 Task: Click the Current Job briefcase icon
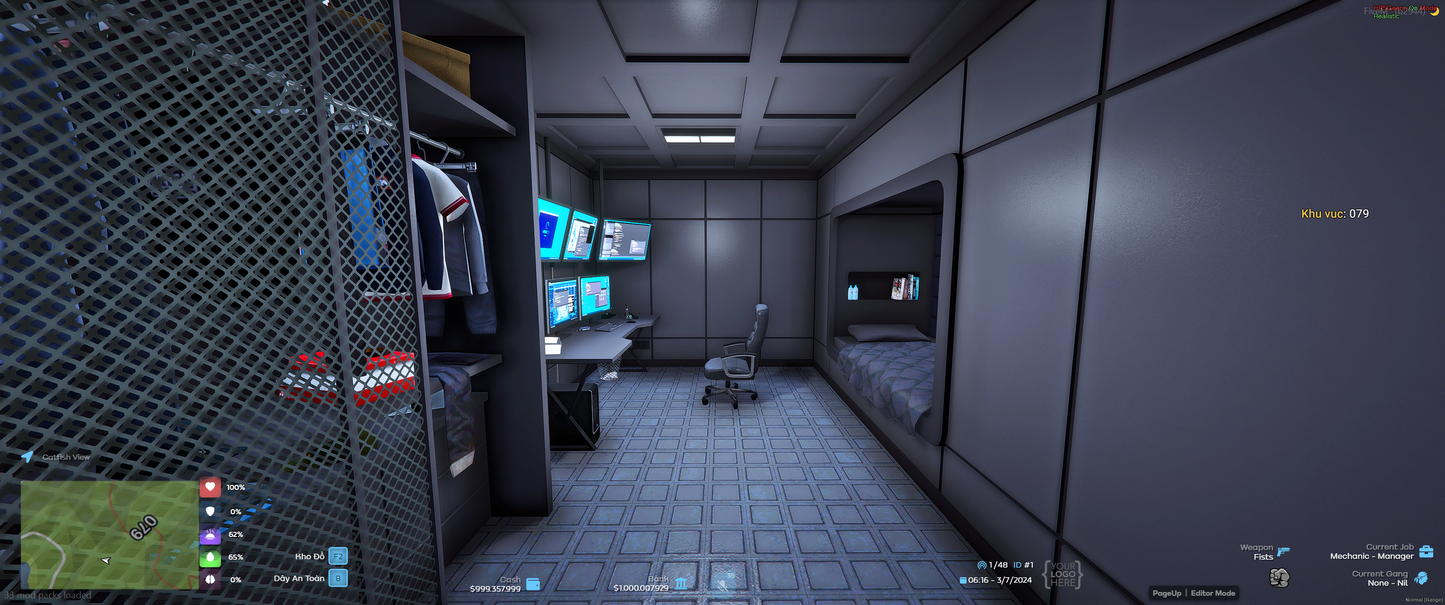1426,551
